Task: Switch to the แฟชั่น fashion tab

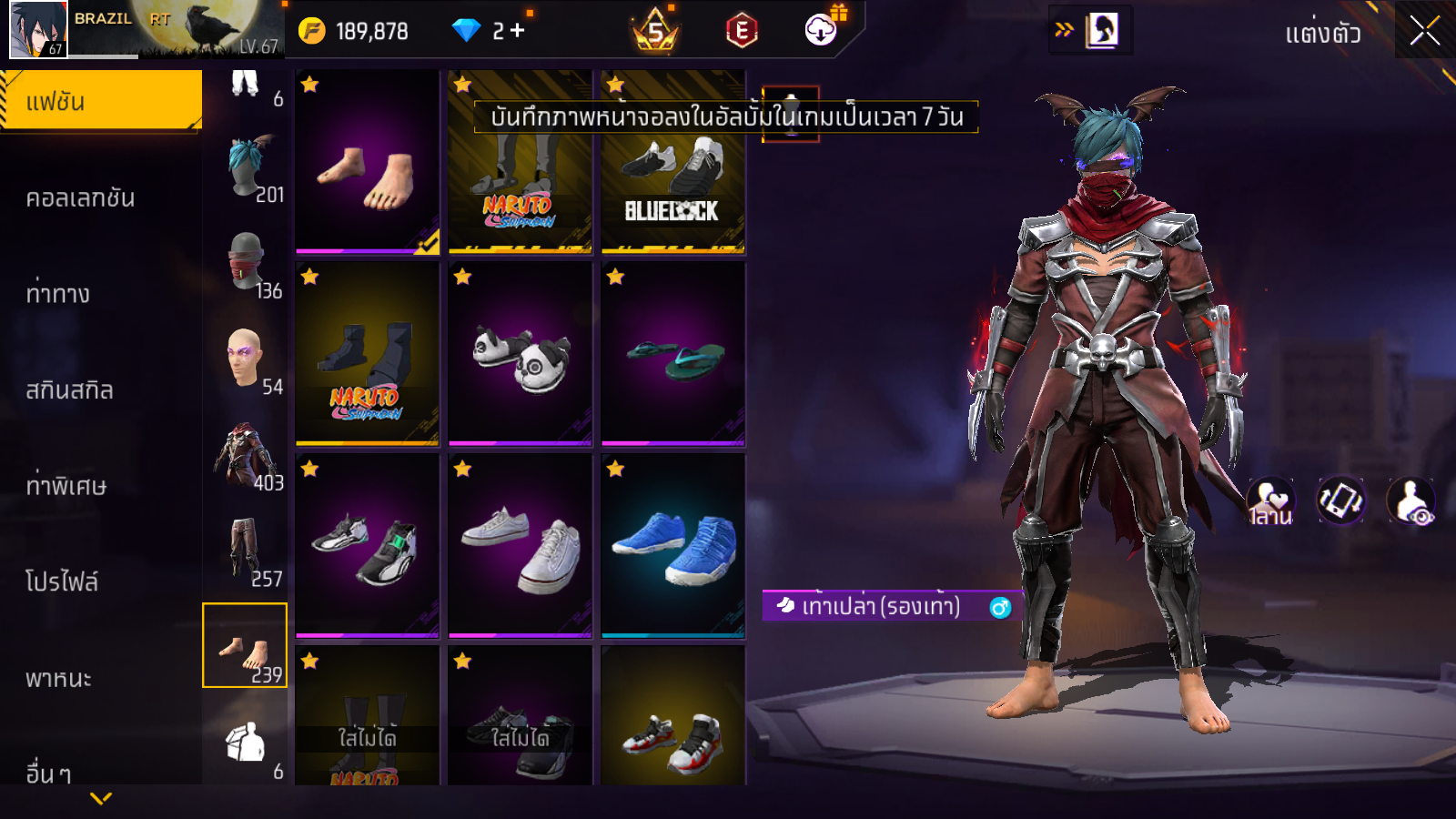Action: click(x=101, y=101)
